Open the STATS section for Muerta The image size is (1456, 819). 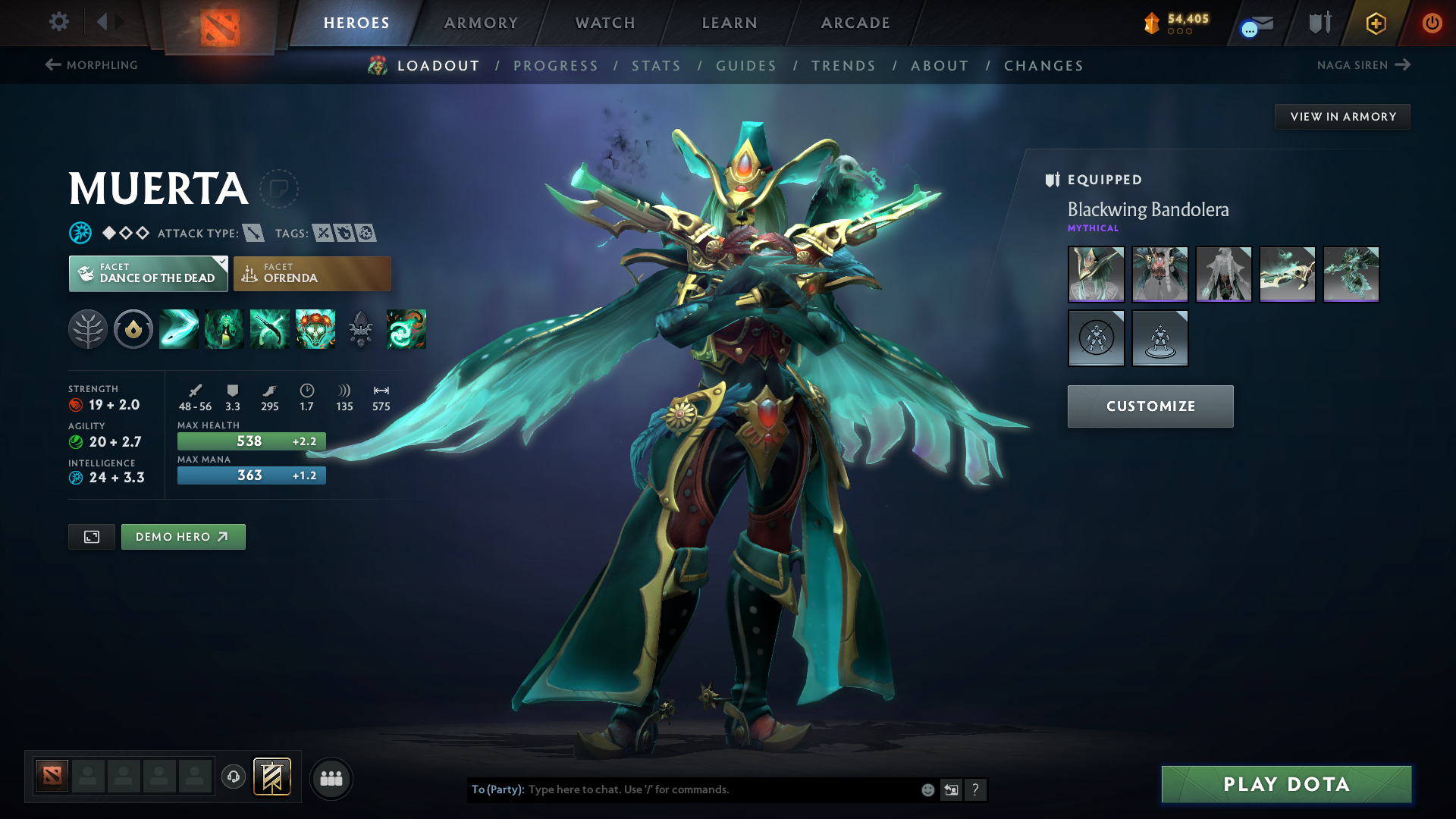click(656, 66)
